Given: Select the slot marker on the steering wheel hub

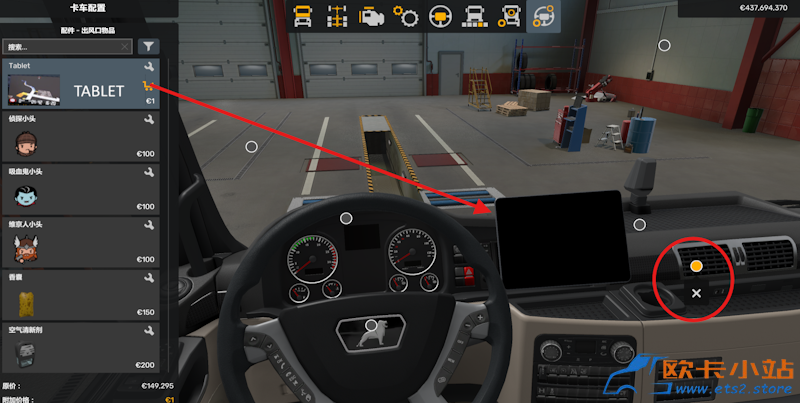Looking at the screenshot, I should pos(371,325).
